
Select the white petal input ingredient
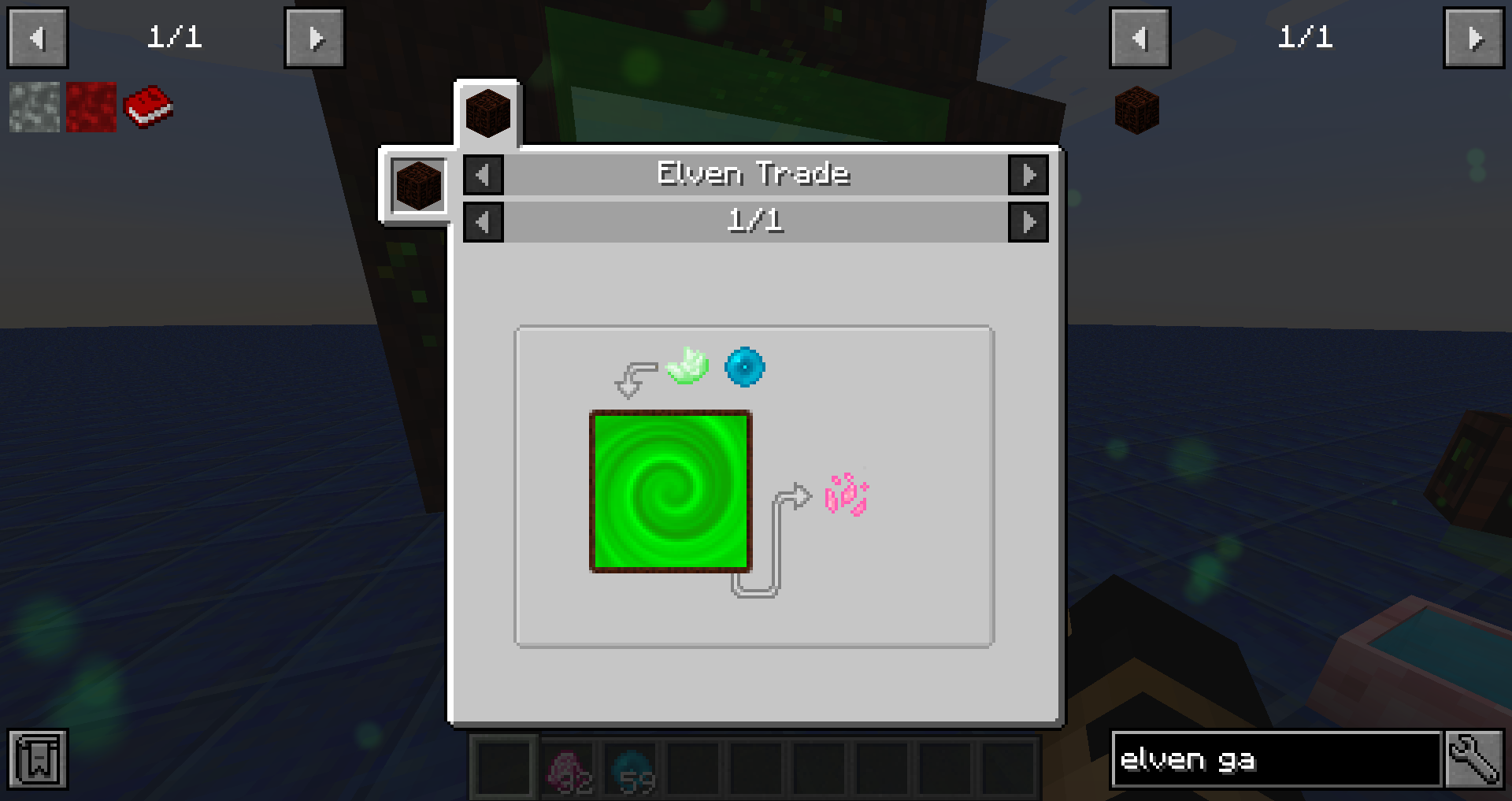(x=687, y=366)
